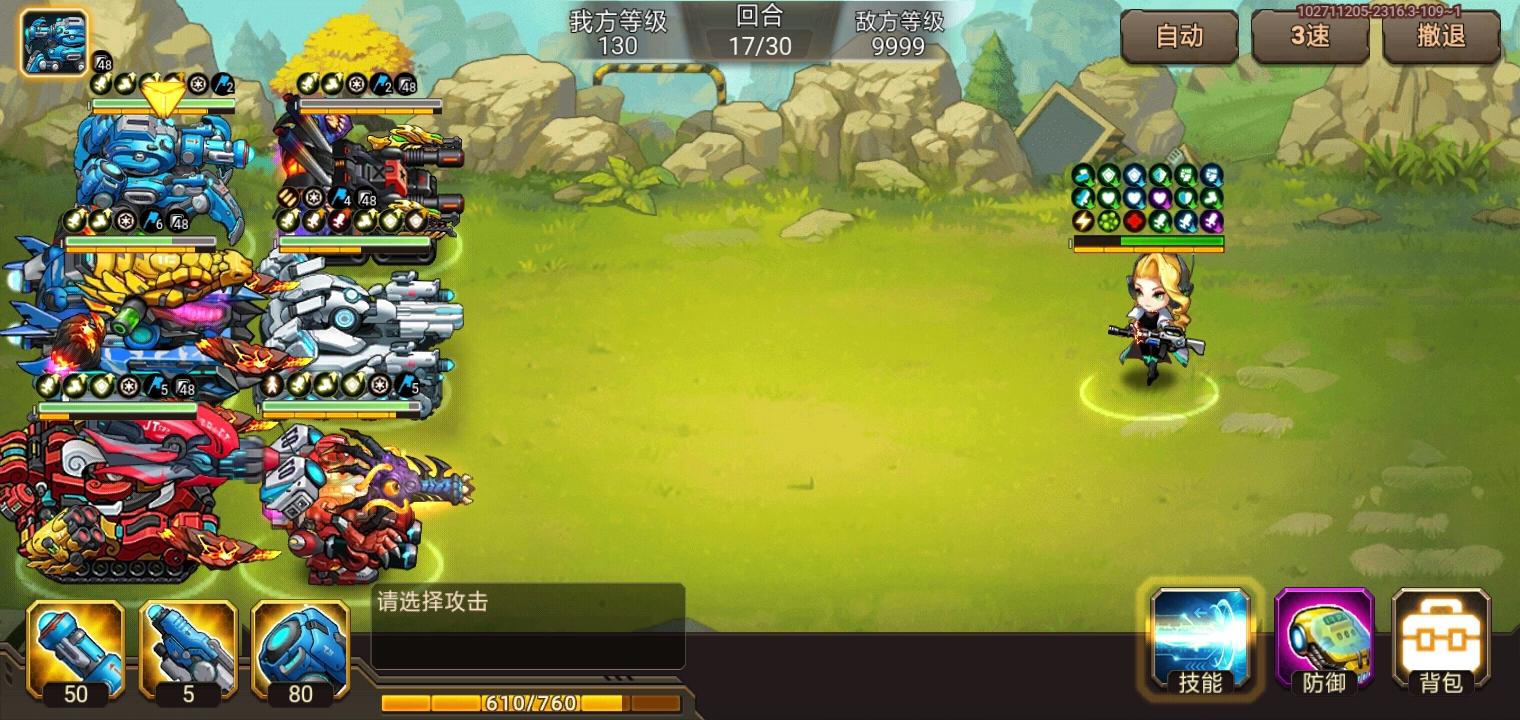Click the purple heart debuff icon on enemy

click(x=1159, y=198)
